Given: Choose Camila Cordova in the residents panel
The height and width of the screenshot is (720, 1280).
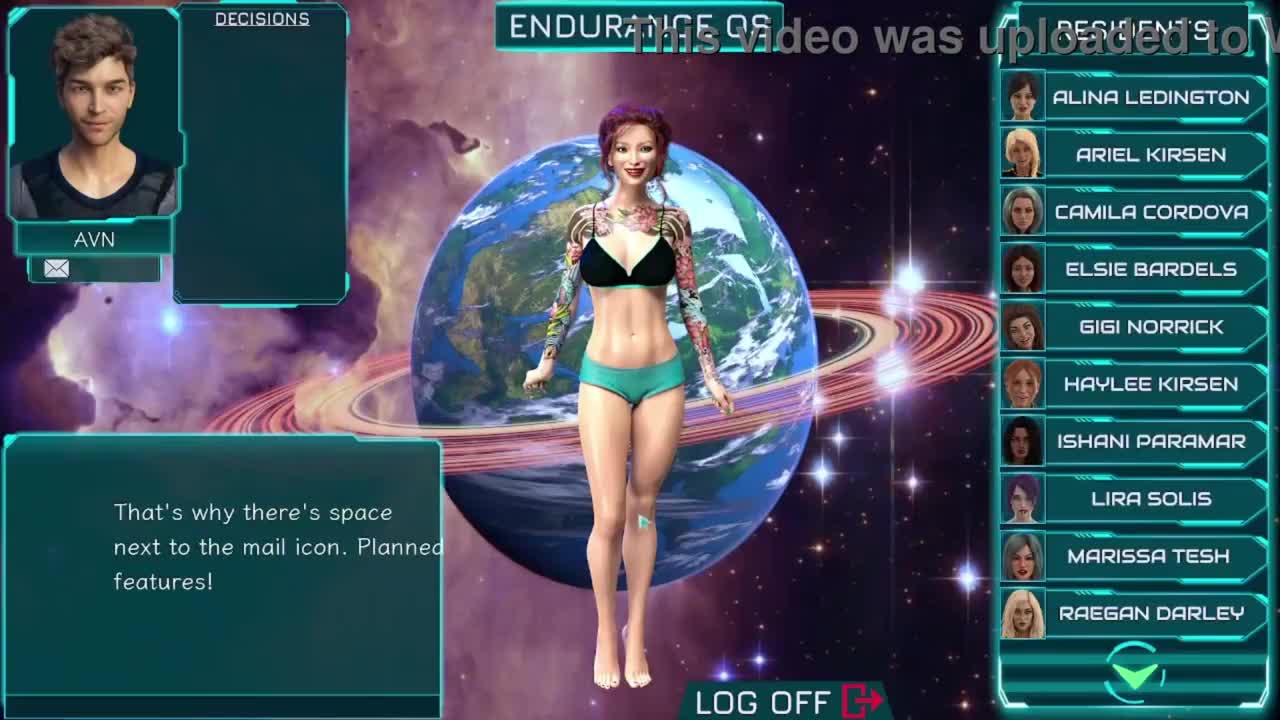Looking at the screenshot, I should [x=1150, y=212].
